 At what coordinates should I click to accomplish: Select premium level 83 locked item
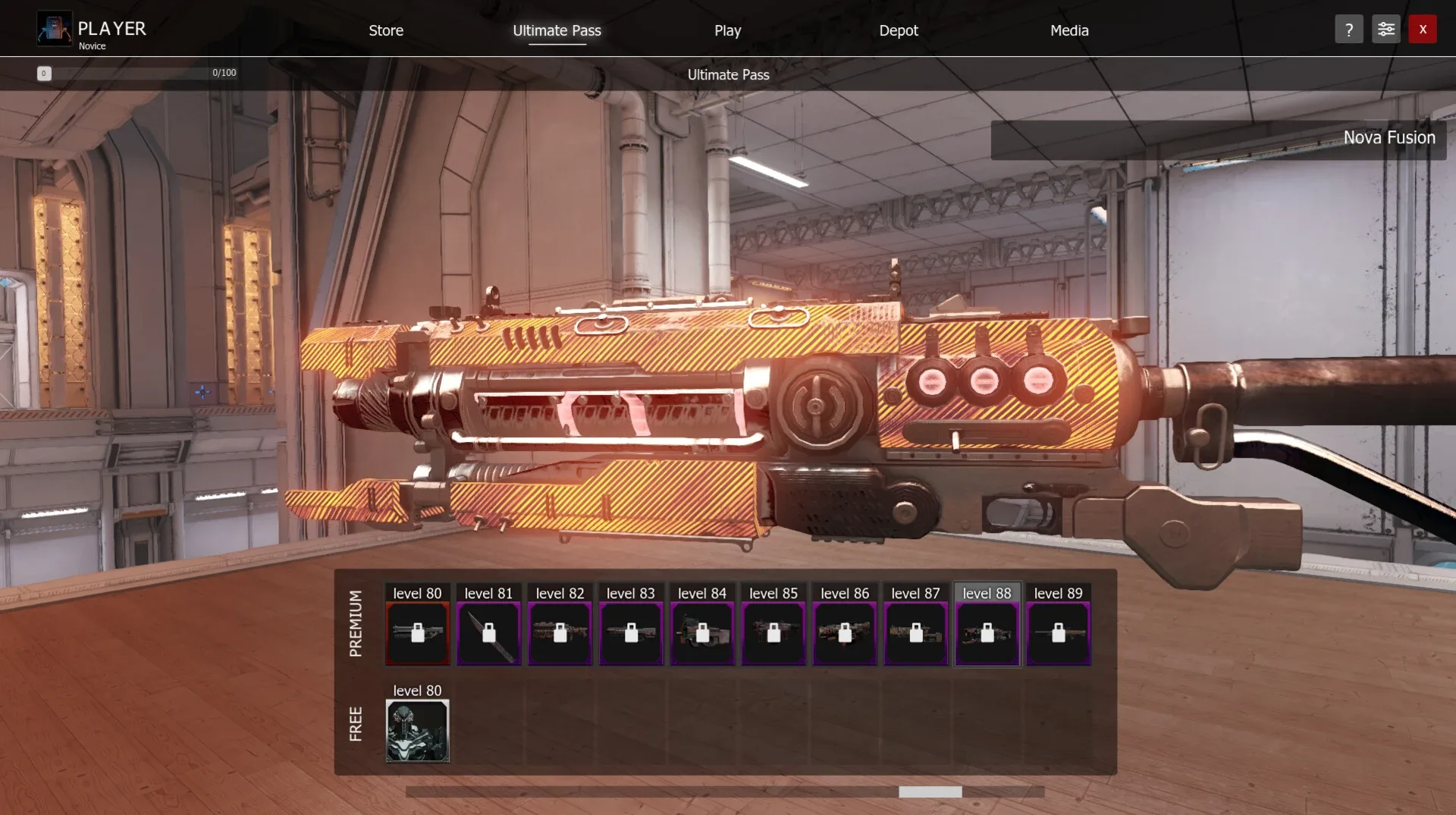(631, 633)
